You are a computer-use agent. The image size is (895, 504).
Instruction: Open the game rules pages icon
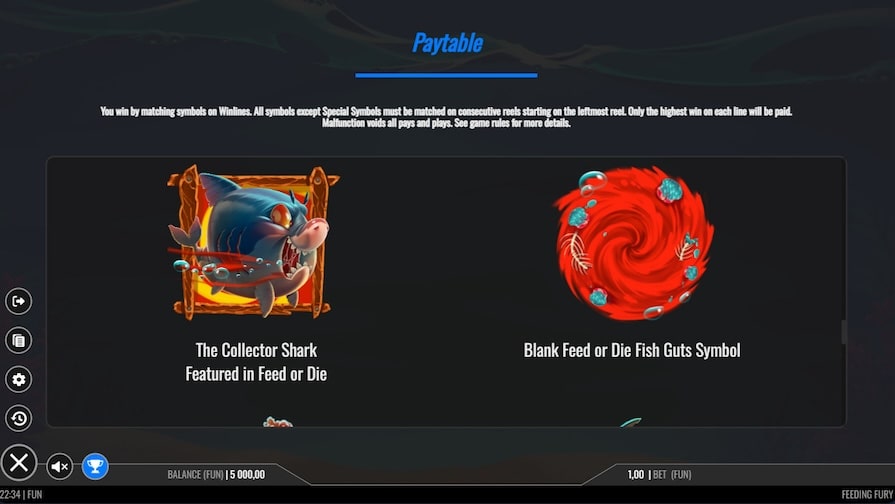tap(18, 340)
